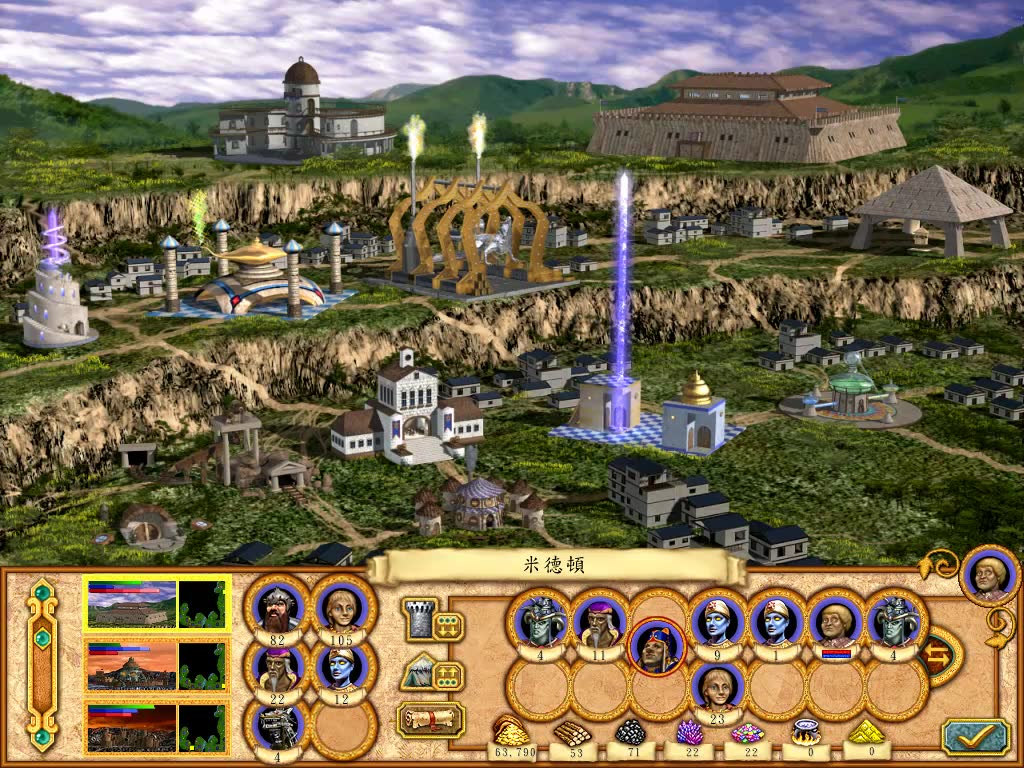Confirm with the green checkmark button
Image resolution: width=1024 pixels, height=768 pixels.
pyautogui.click(x=974, y=735)
